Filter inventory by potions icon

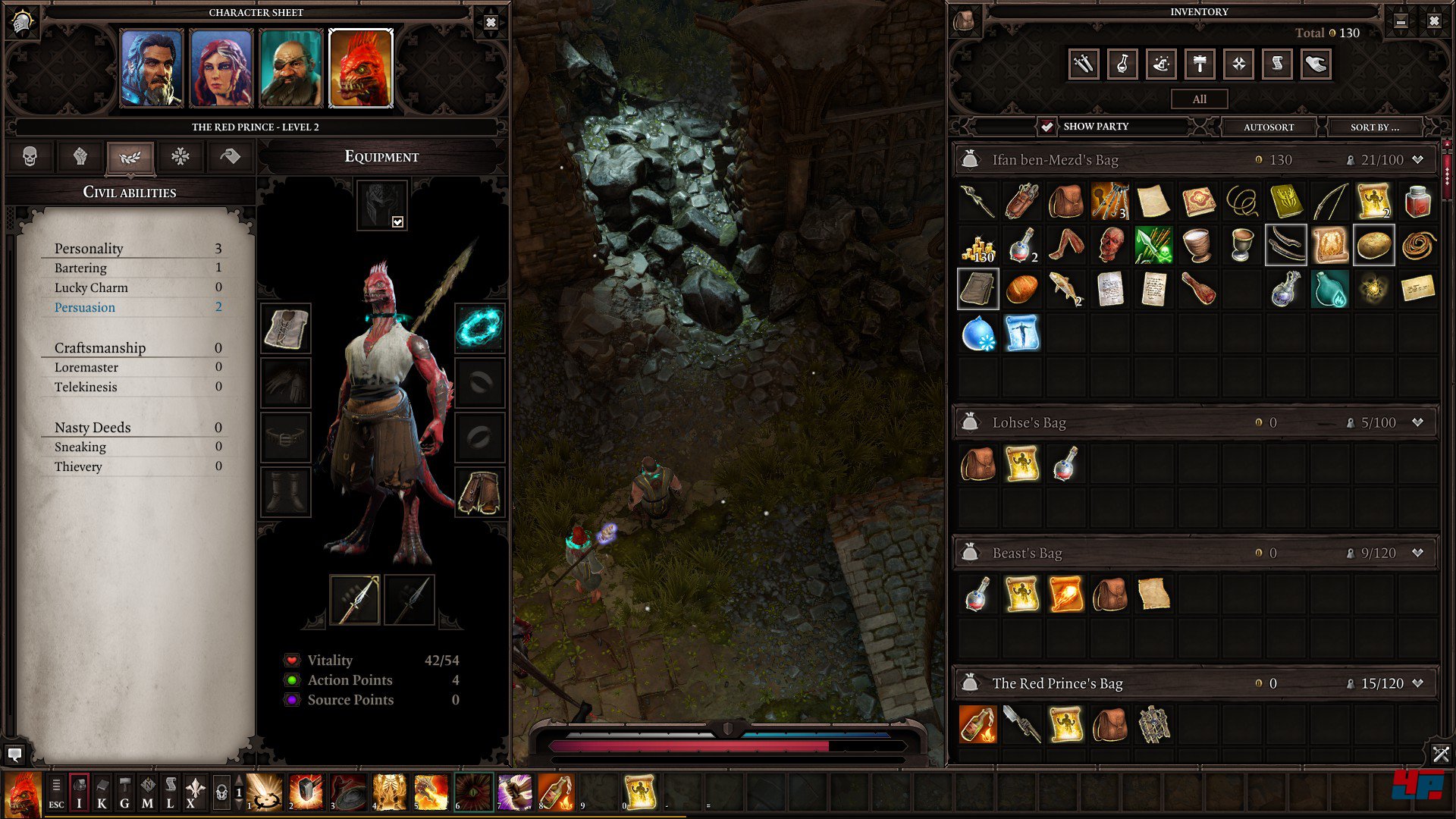1122,64
